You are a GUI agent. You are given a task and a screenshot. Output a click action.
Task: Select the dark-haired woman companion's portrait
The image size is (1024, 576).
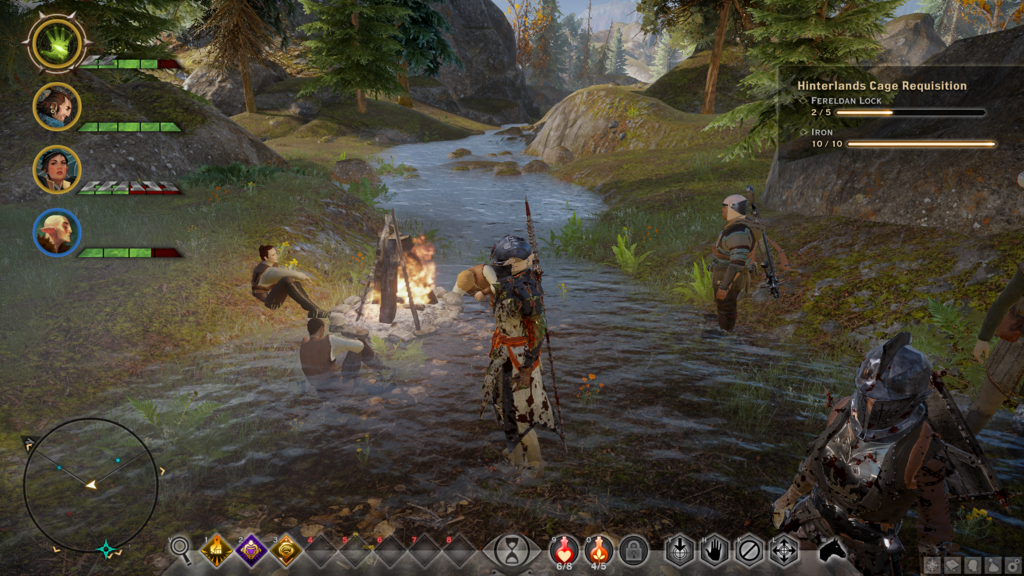57,169
